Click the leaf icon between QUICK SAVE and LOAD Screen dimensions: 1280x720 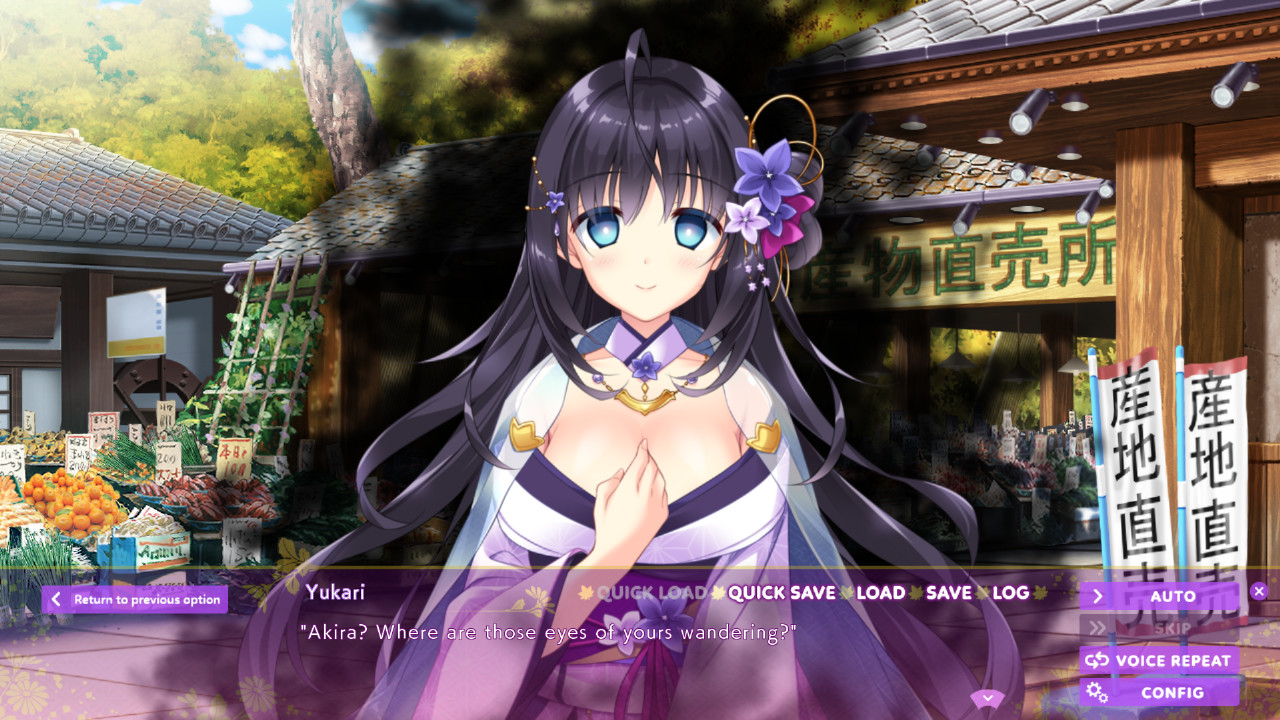845,593
